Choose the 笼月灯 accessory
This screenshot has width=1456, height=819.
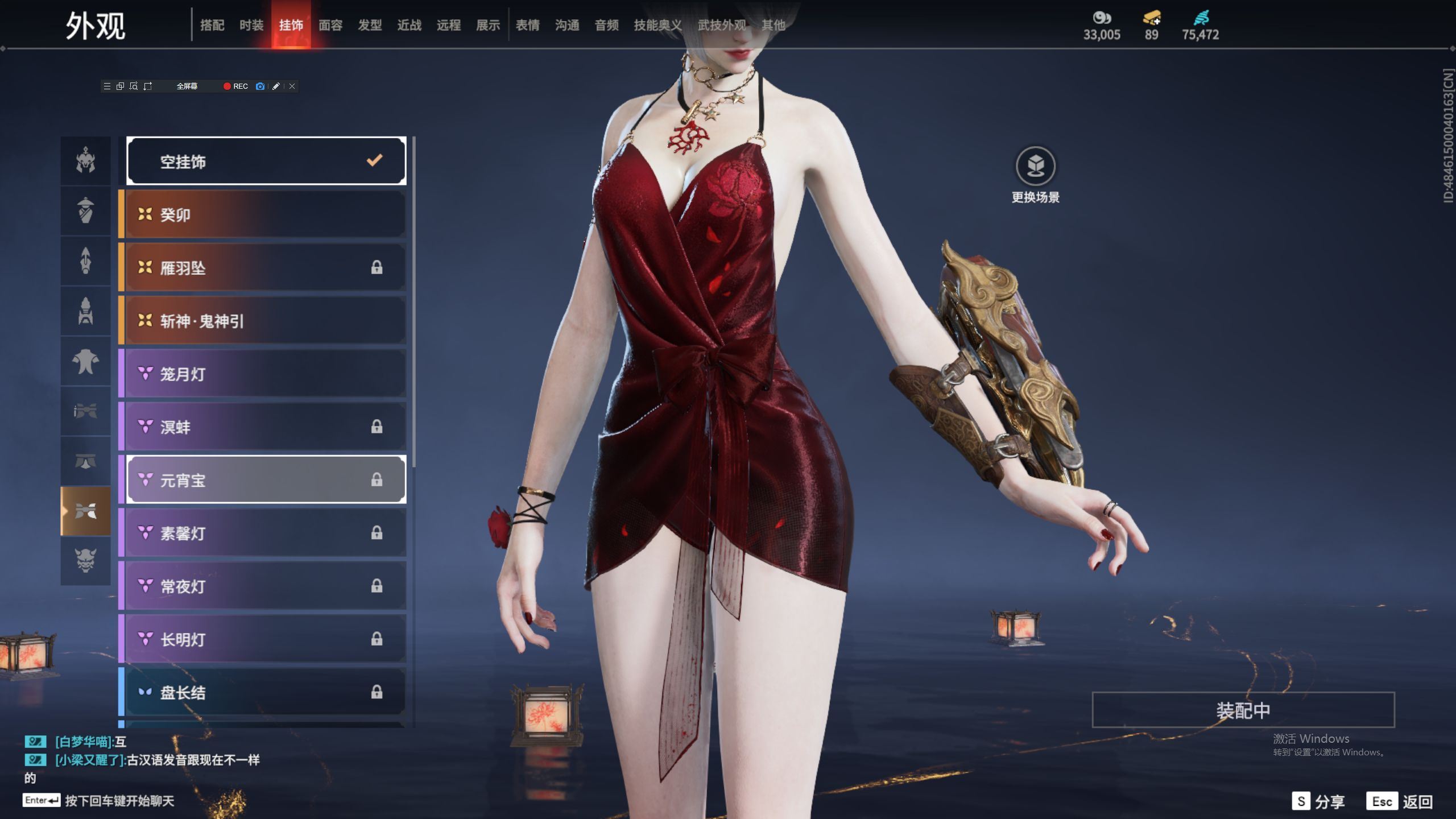266,374
